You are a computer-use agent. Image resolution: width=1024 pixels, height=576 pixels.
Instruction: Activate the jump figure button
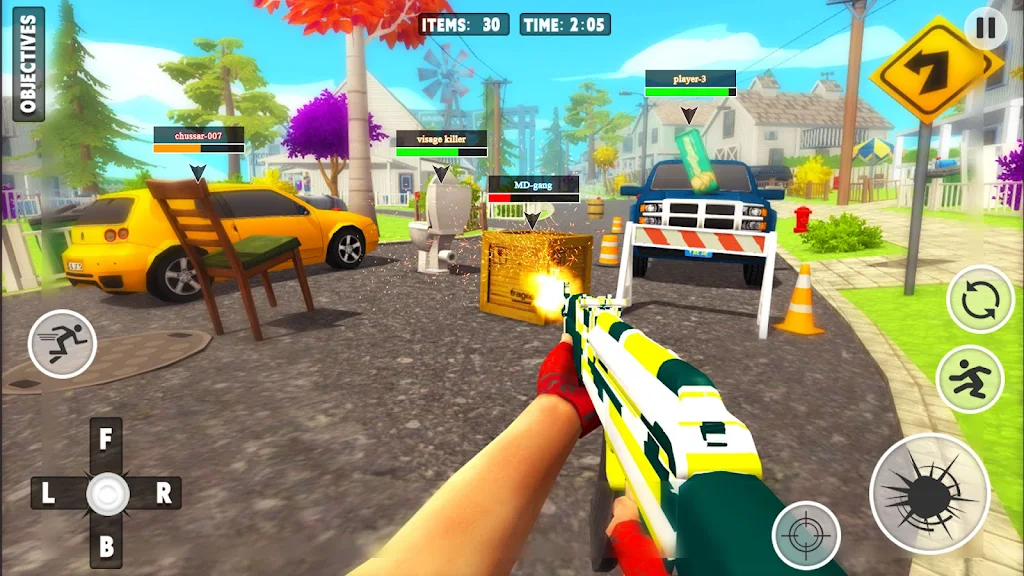coord(969,379)
